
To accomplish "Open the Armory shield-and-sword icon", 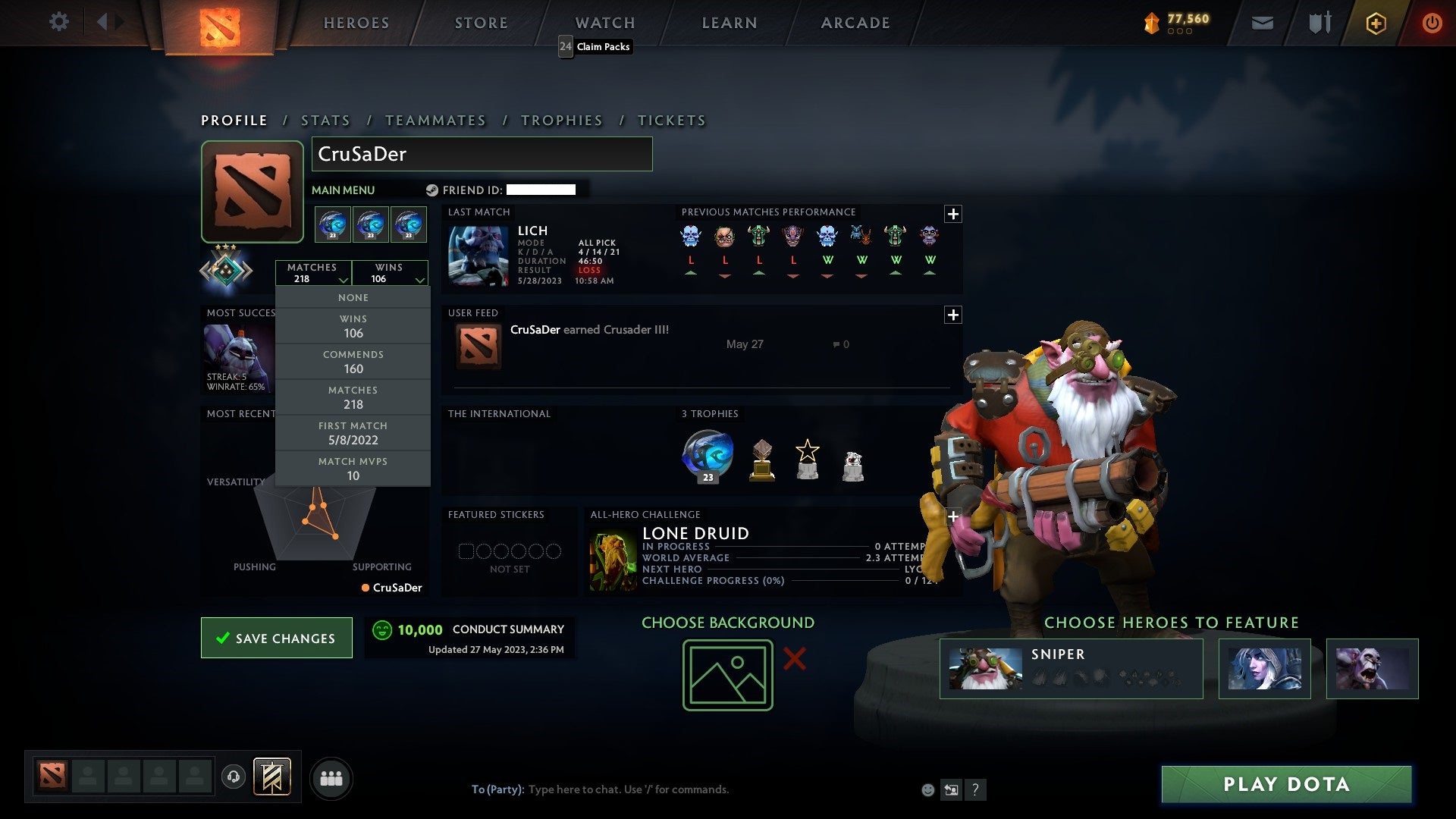I will point(1319,23).
